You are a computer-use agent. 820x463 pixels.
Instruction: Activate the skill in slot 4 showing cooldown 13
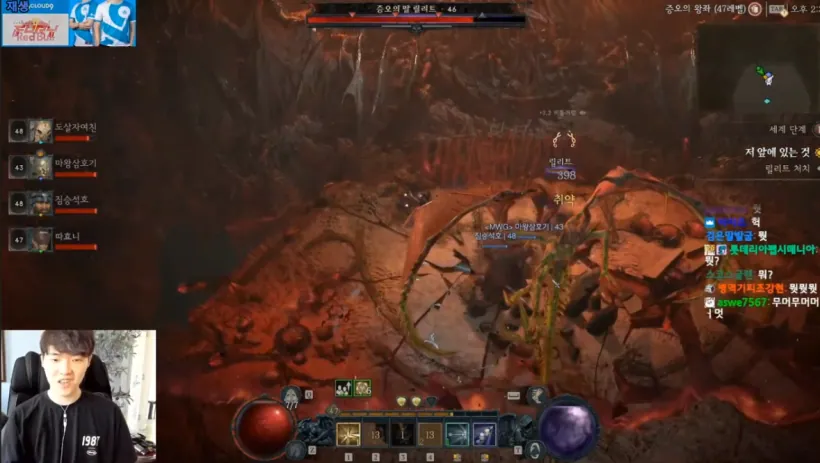430,435
